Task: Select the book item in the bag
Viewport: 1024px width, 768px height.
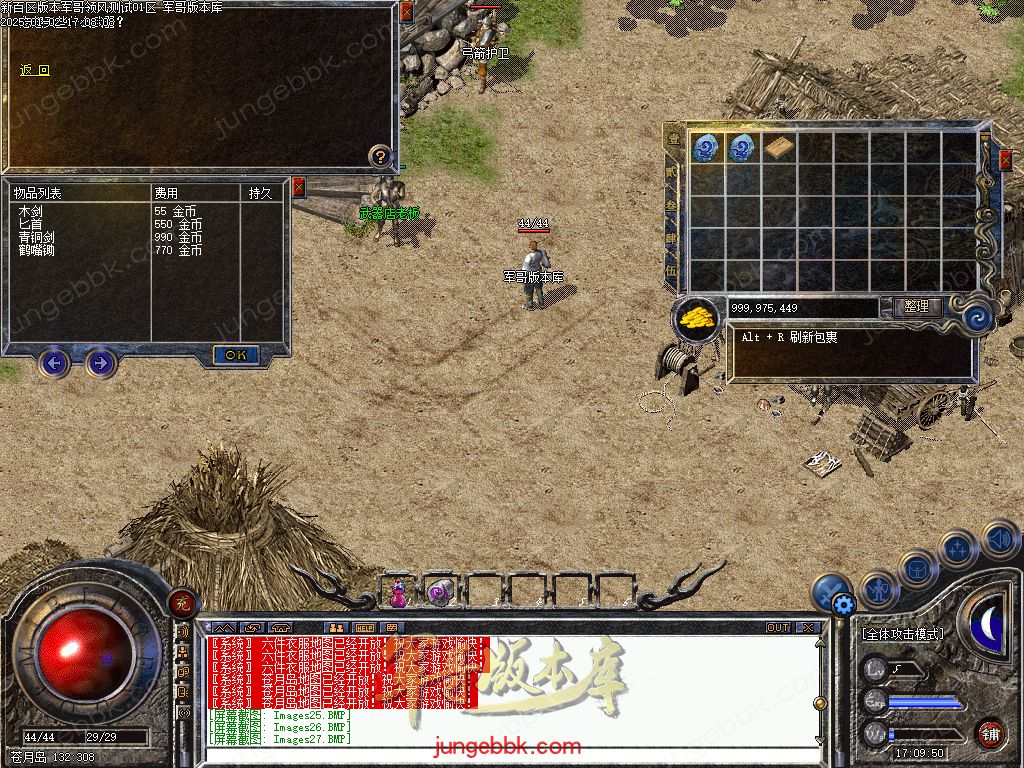Action: pos(779,148)
